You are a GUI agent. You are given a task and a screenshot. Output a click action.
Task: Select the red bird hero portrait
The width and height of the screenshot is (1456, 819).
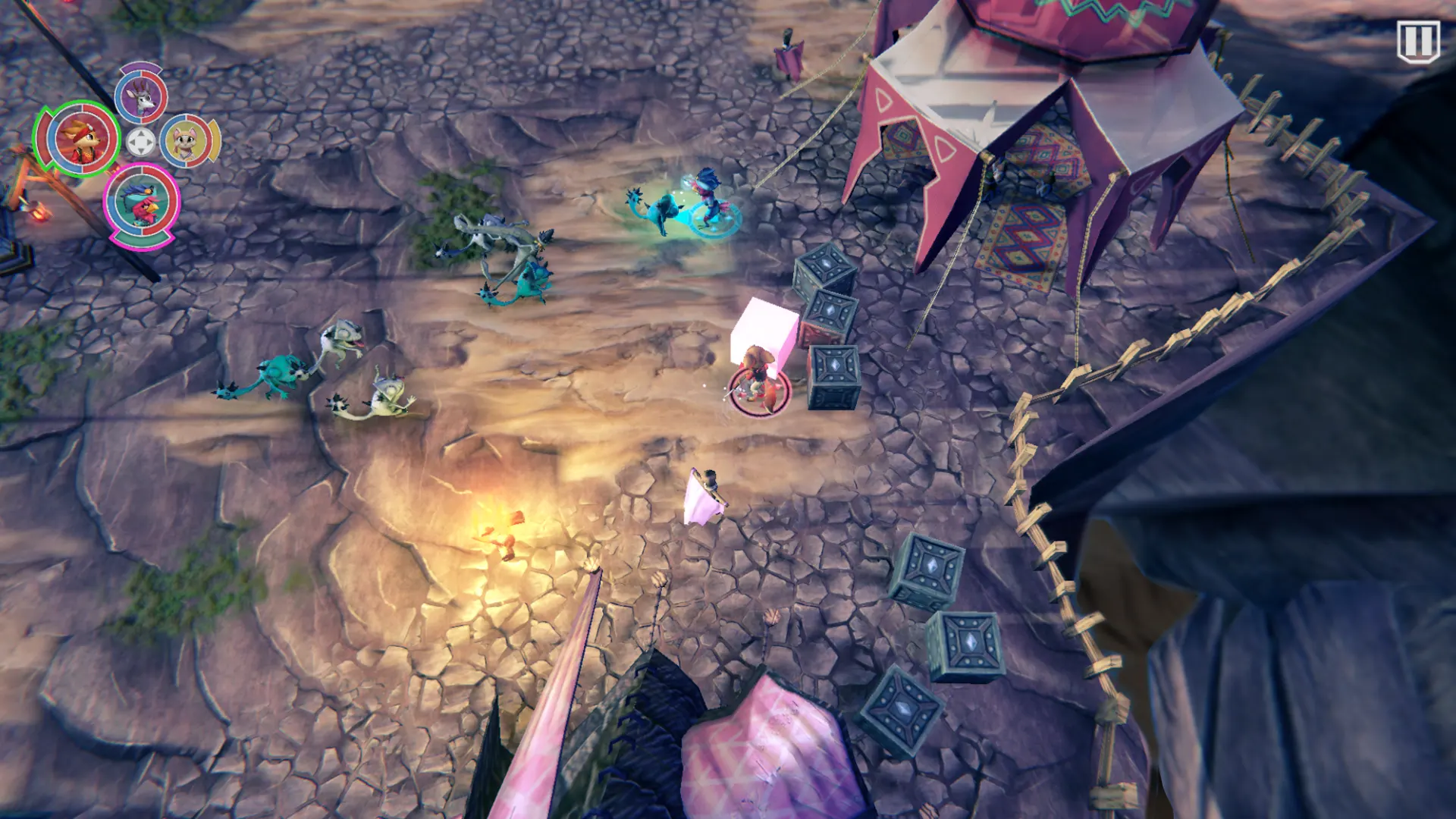point(141,202)
